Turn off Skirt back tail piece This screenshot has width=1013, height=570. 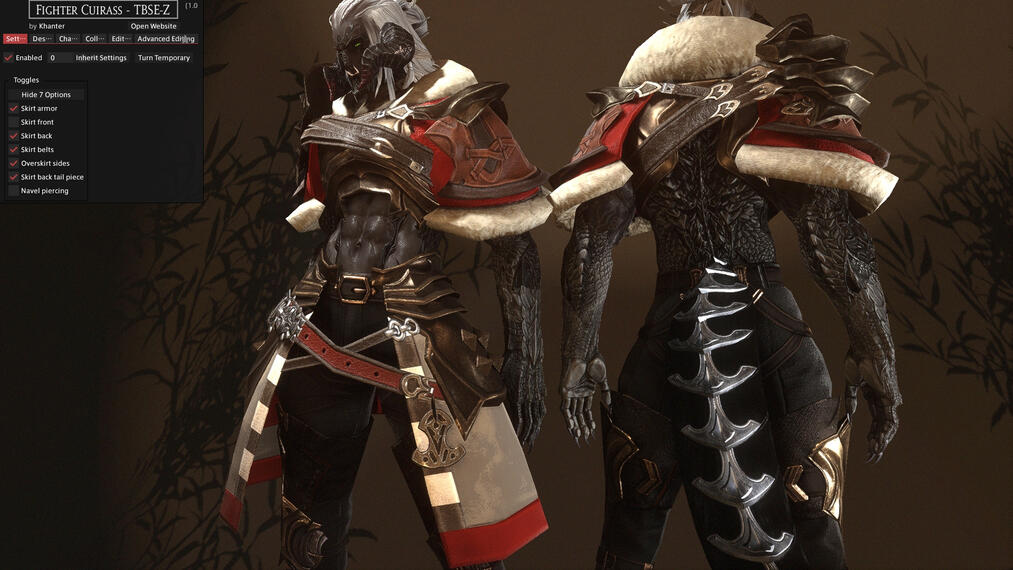pyautogui.click(x=14, y=177)
